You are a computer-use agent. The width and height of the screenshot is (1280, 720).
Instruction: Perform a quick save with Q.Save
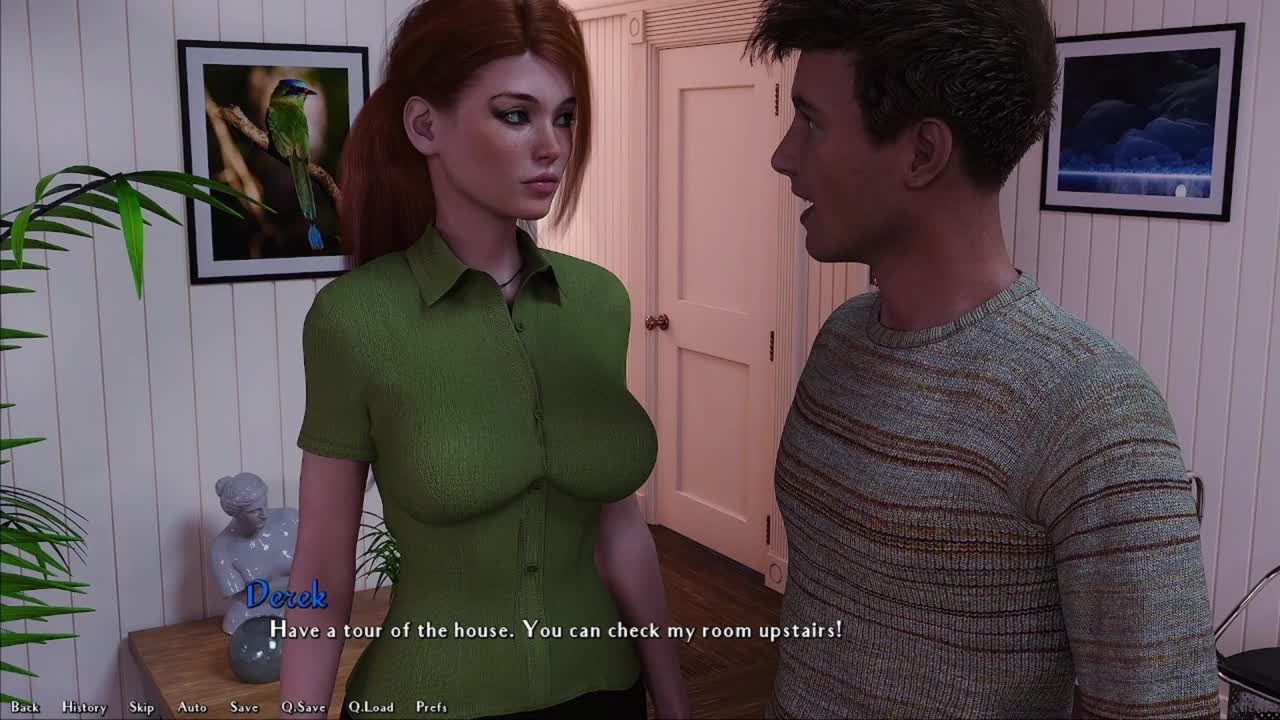point(303,707)
